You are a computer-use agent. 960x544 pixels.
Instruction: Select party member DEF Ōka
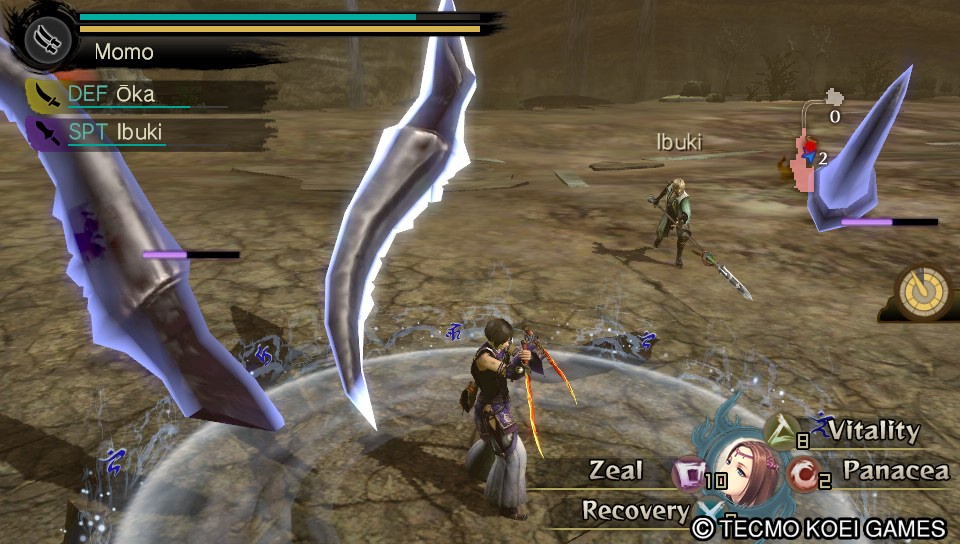coord(43,95)
